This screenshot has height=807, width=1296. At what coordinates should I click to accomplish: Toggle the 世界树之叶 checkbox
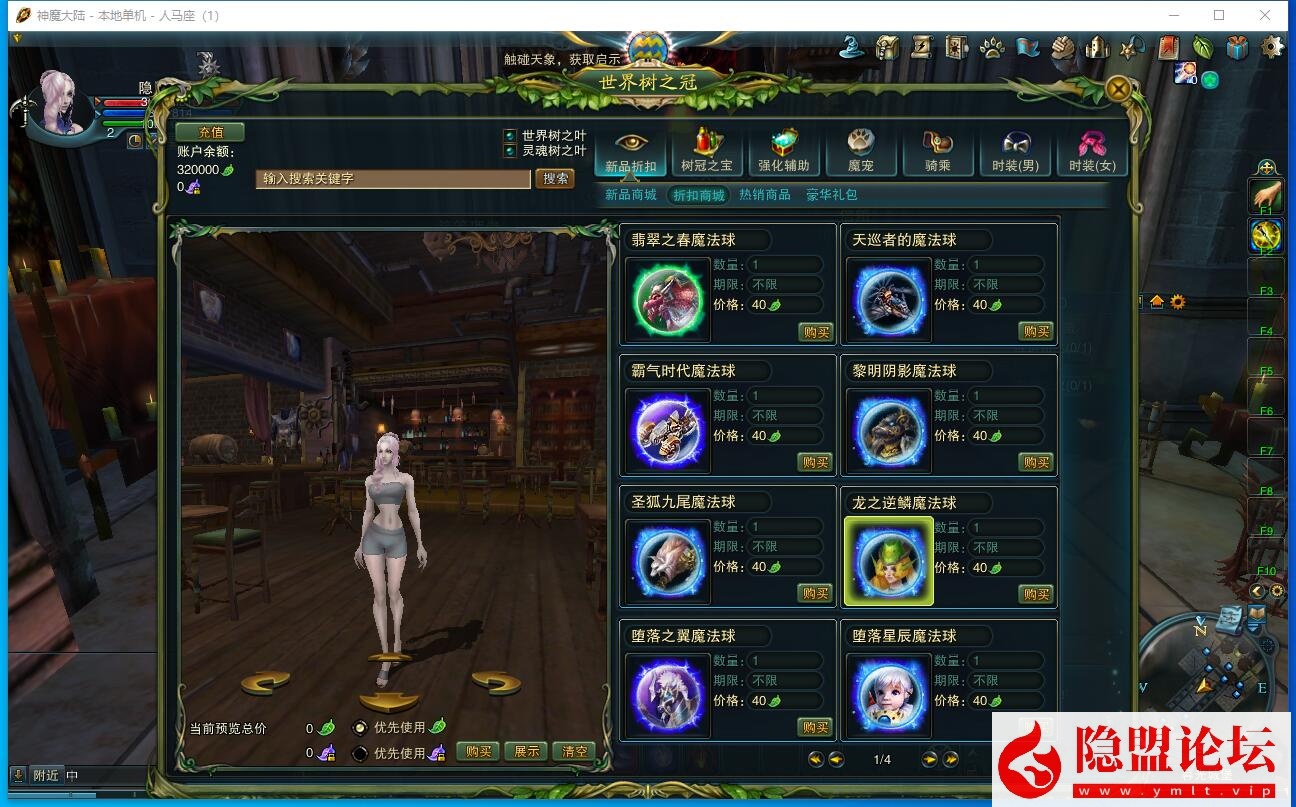click(x=510, y=135)
